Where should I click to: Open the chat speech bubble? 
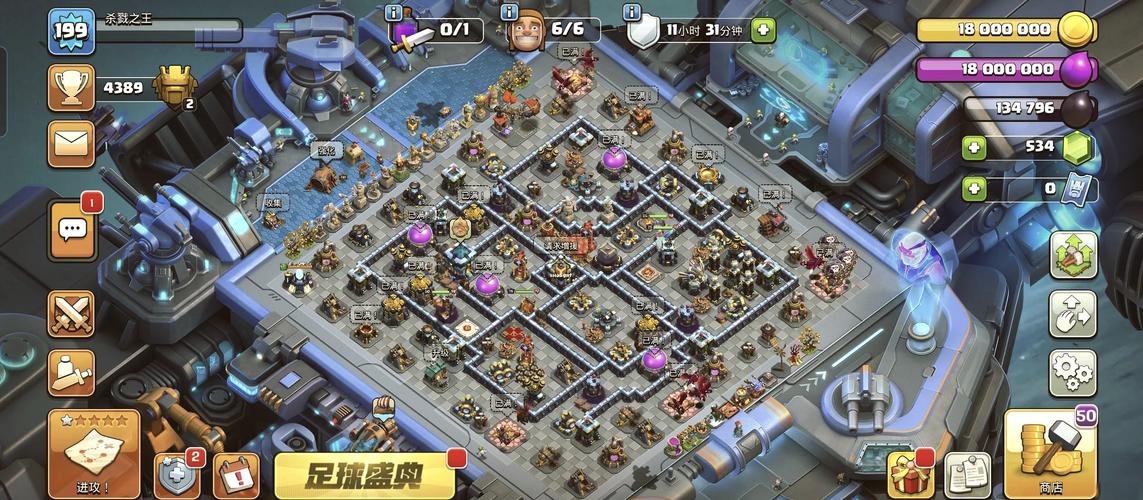72,229
